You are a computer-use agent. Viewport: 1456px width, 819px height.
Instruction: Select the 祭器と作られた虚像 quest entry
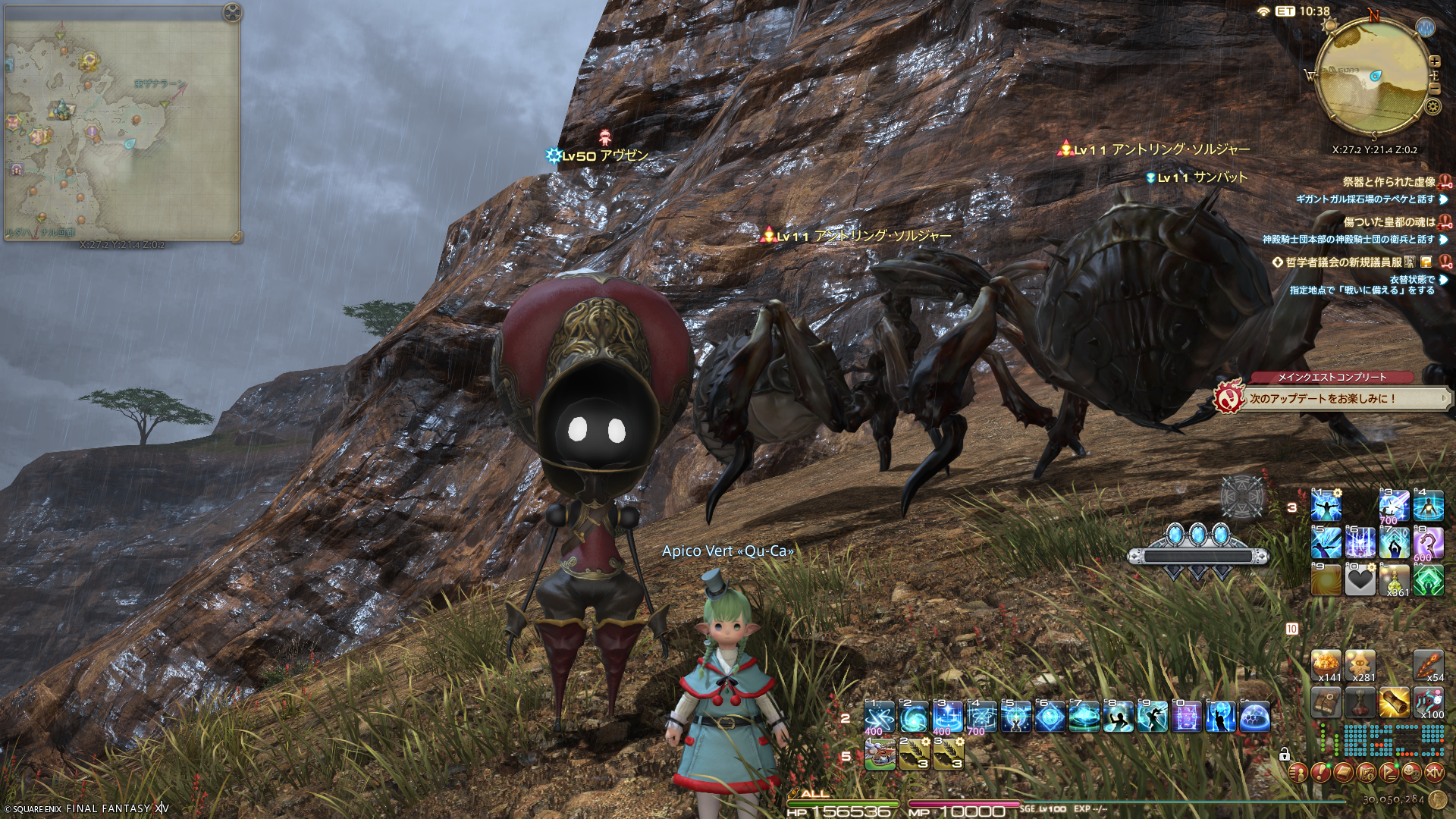point(1389,182)
